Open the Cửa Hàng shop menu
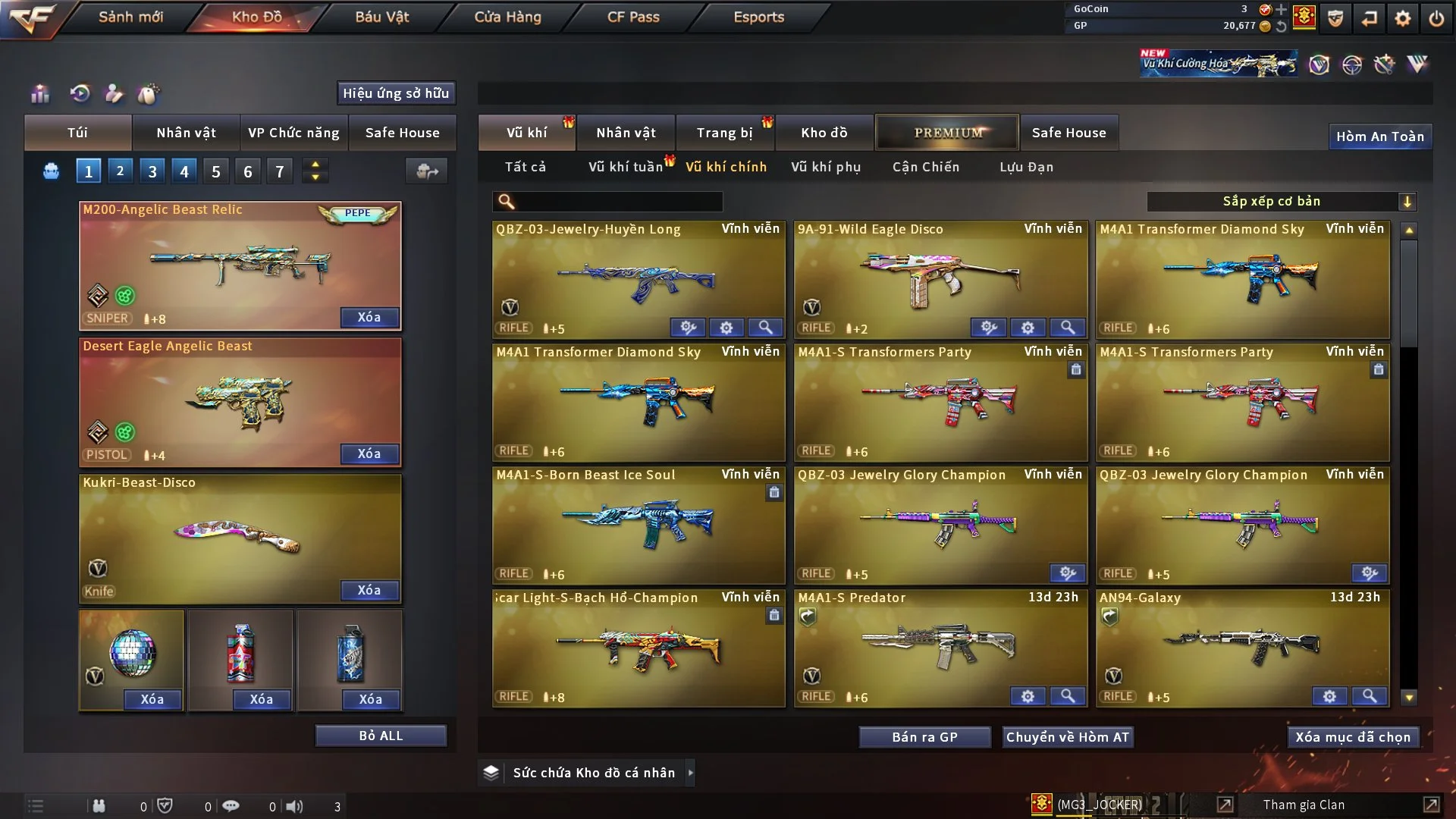 coord(507,17)
